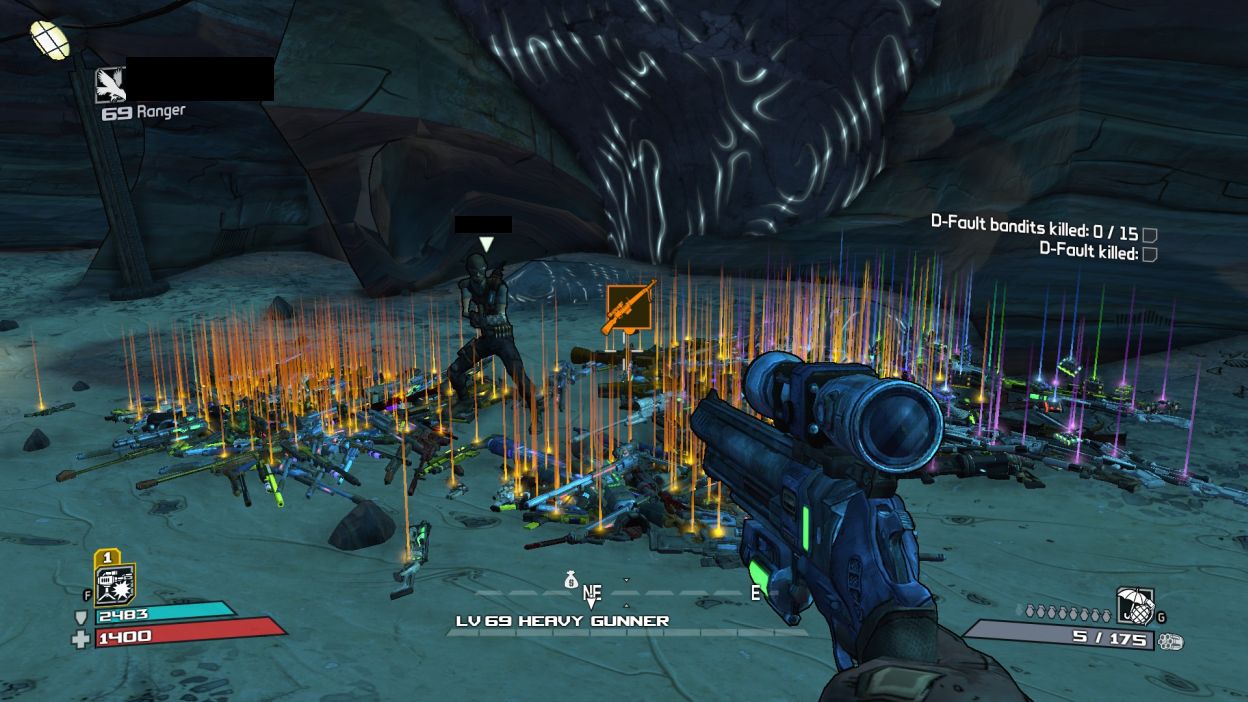The image size is (1248, 702).
Task: Tick the D-Fault killed objective checkbox
Action: (1150, 254)
